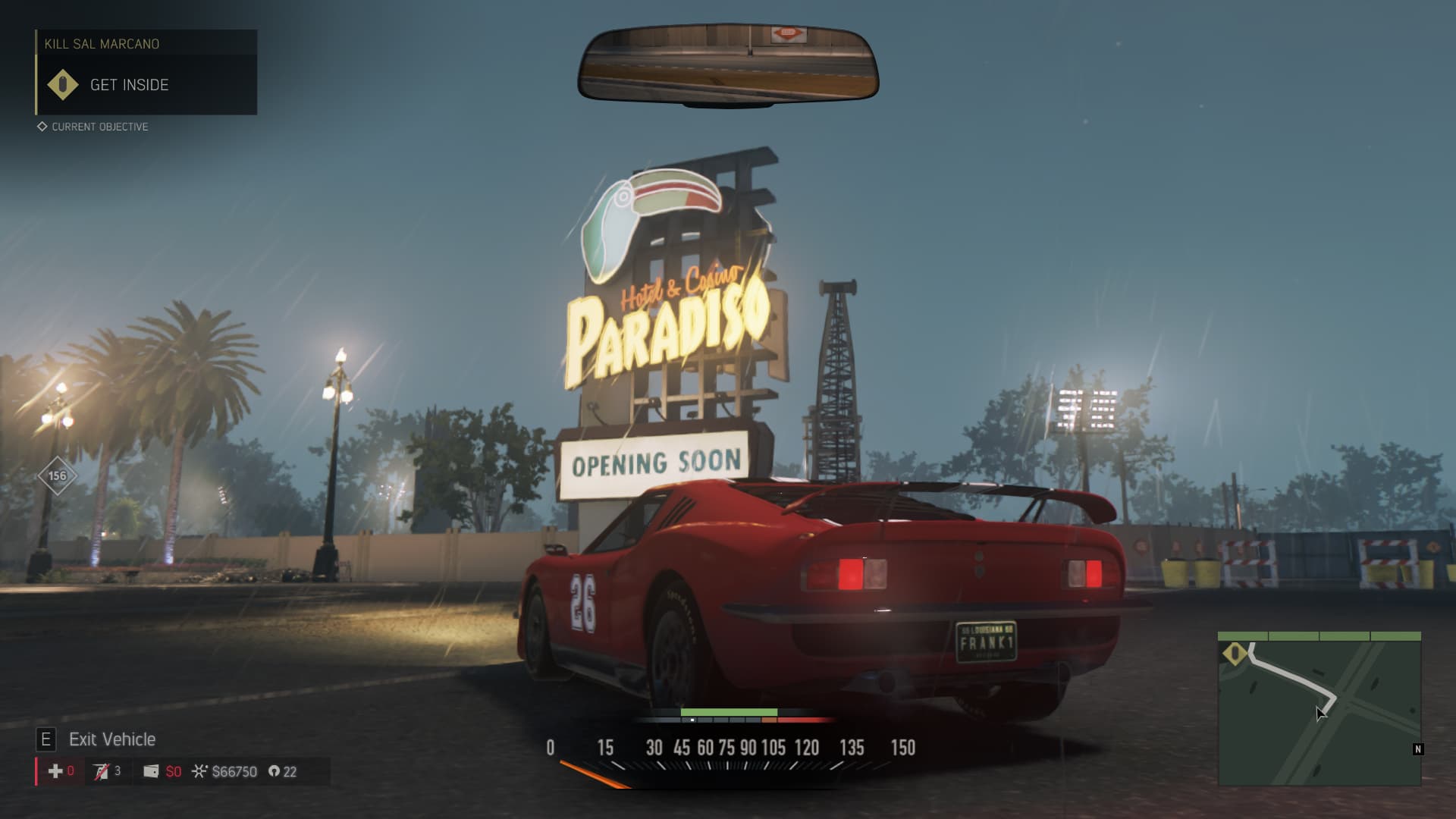Click the north compass indicator by minimap
This screenshot has height=819, width=1456.
tap(1417, 749)
